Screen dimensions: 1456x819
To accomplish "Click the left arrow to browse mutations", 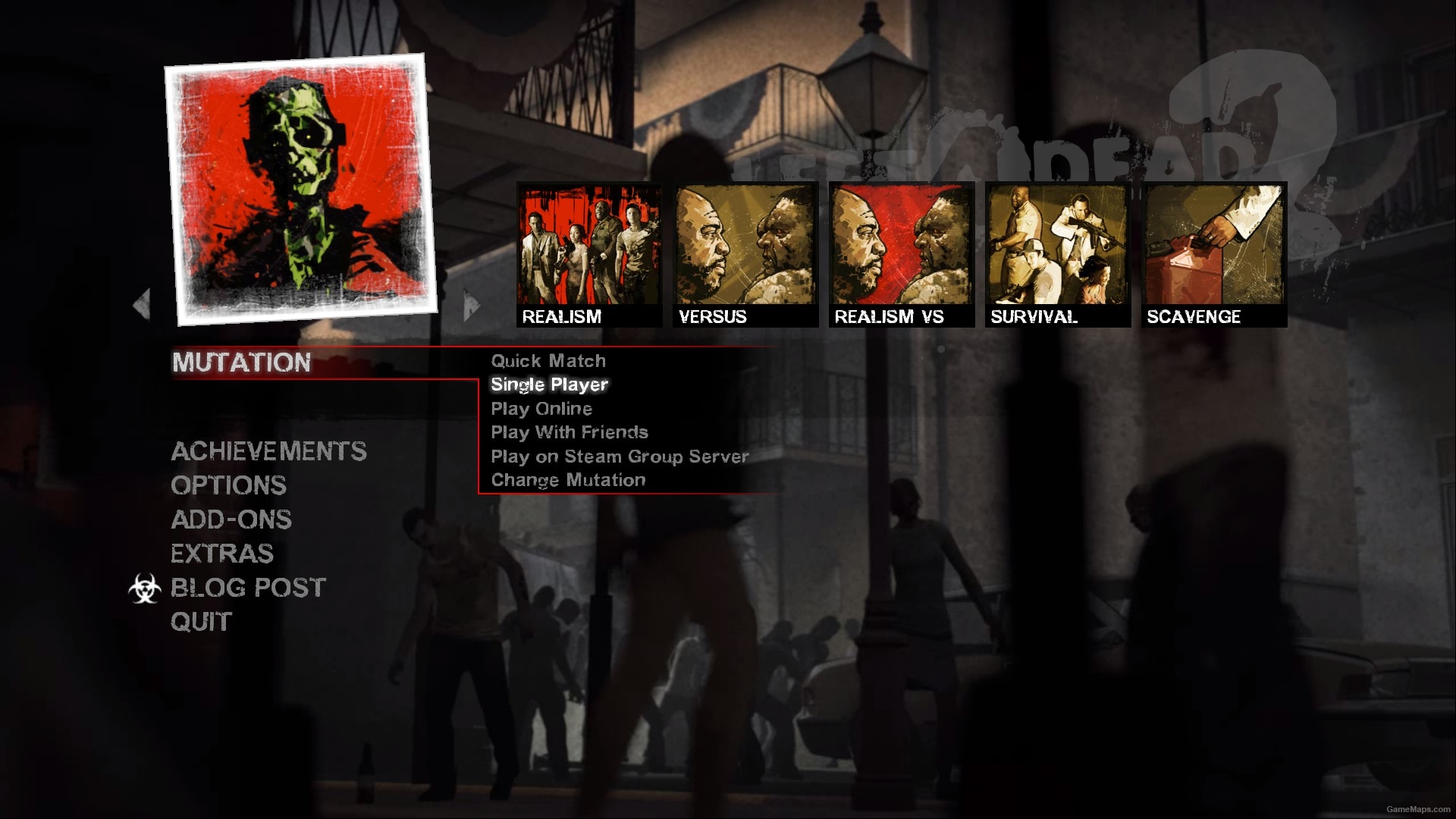I will [x=142, y=303].
